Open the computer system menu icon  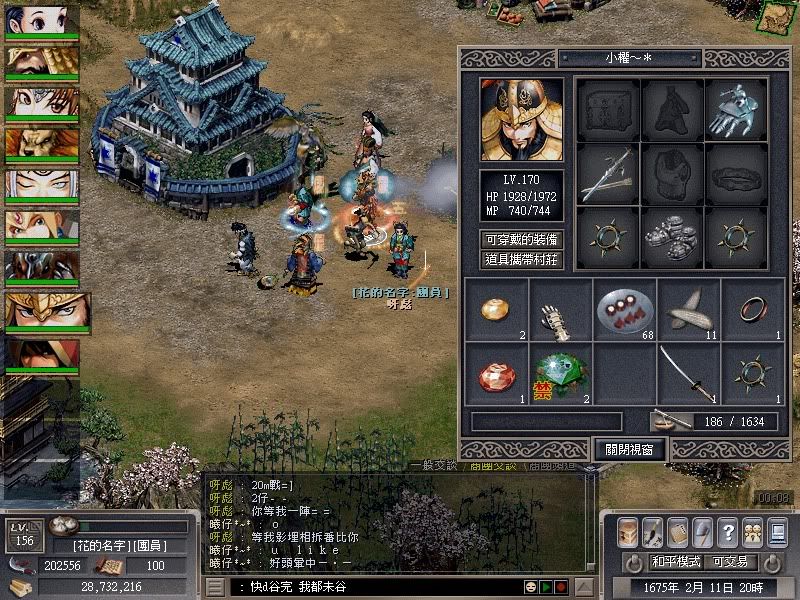[776, 530]
